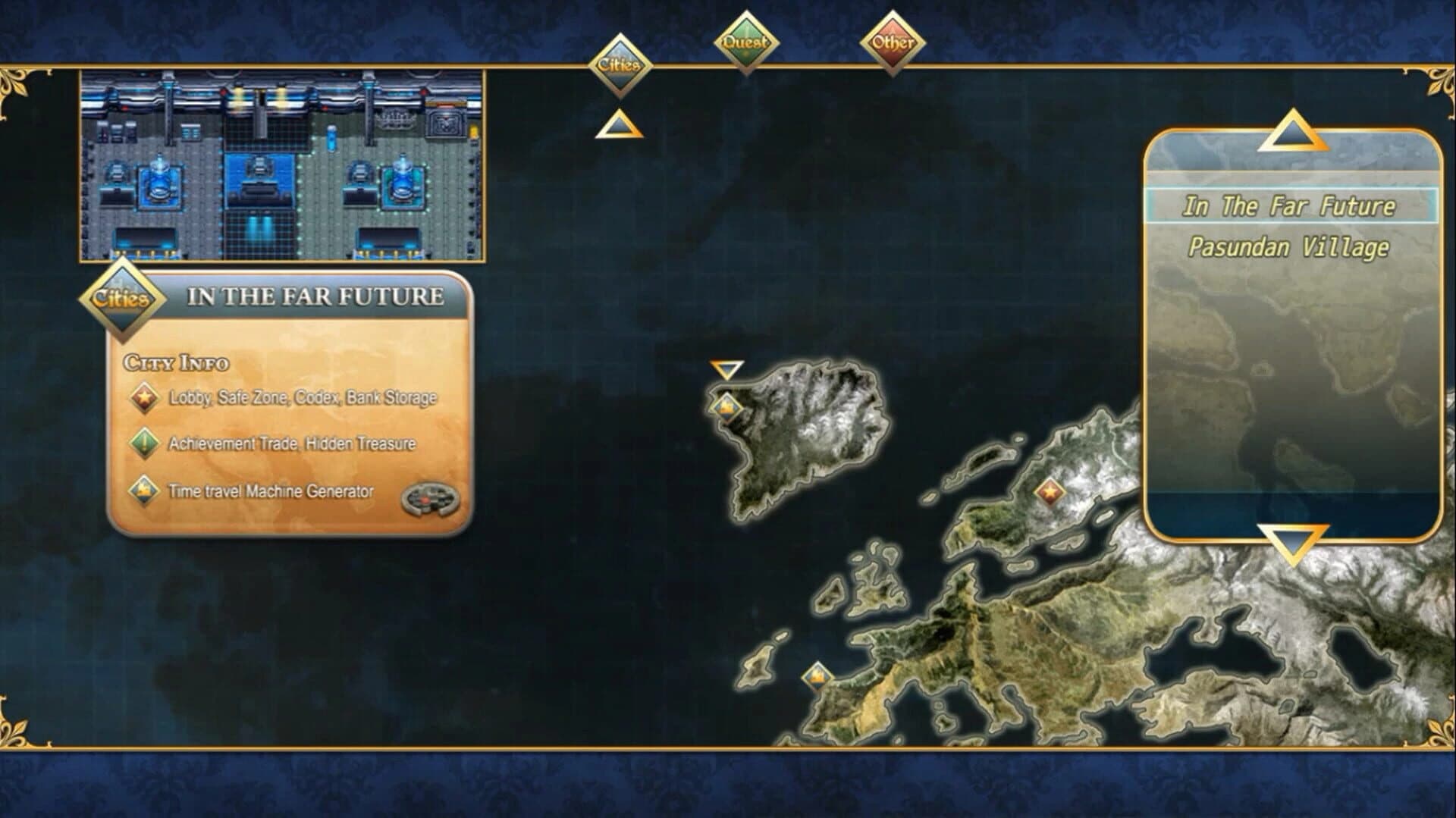Select the red star marker on the eastern landmass
The image size is (1456, 818).
click(x=1050, y=493)
